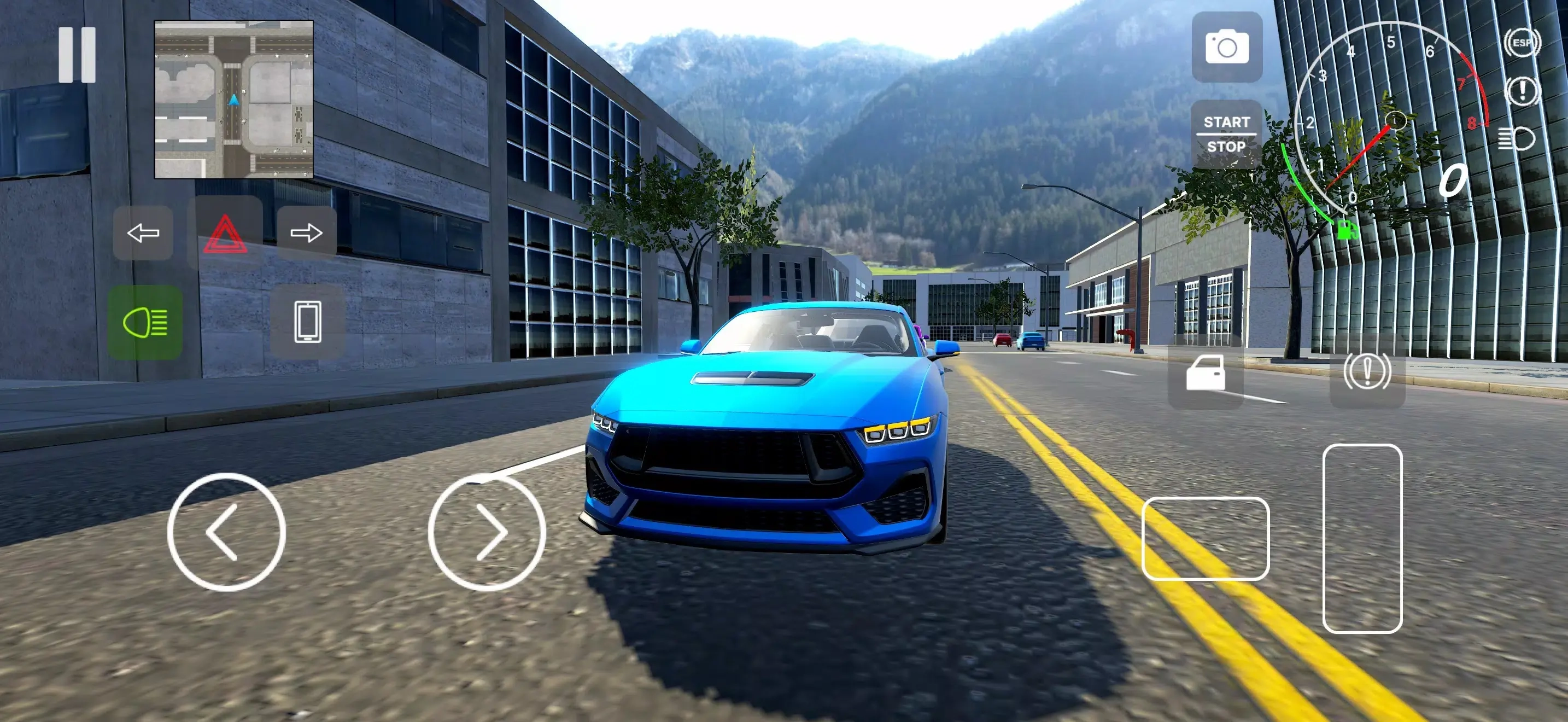Toggle the red hazard lights
This screenshot has height=722, width=1568.
pyautogui.click(x=225, y=233)
